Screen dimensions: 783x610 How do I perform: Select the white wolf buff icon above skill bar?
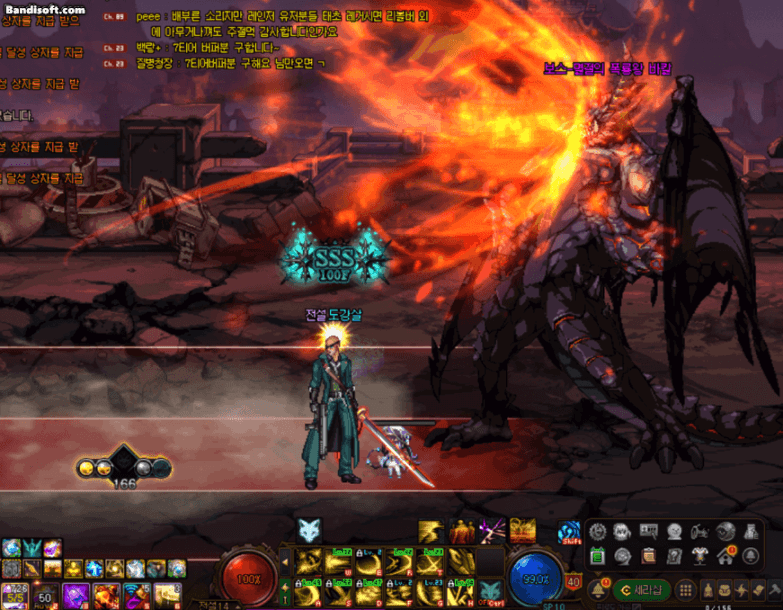(309, 531)
